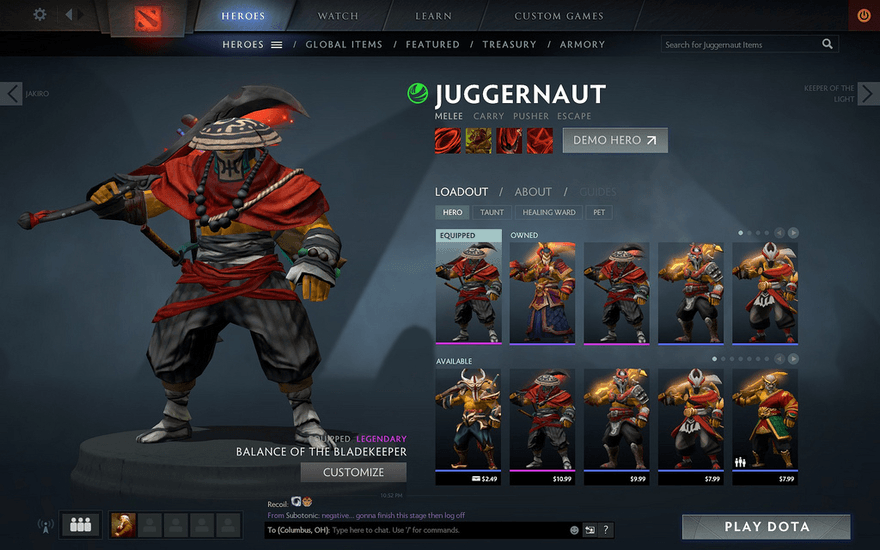The image size is (880, 550).
Task: Go to Custom Games tab
Action: pyautogui.click(x=558, y=16)
